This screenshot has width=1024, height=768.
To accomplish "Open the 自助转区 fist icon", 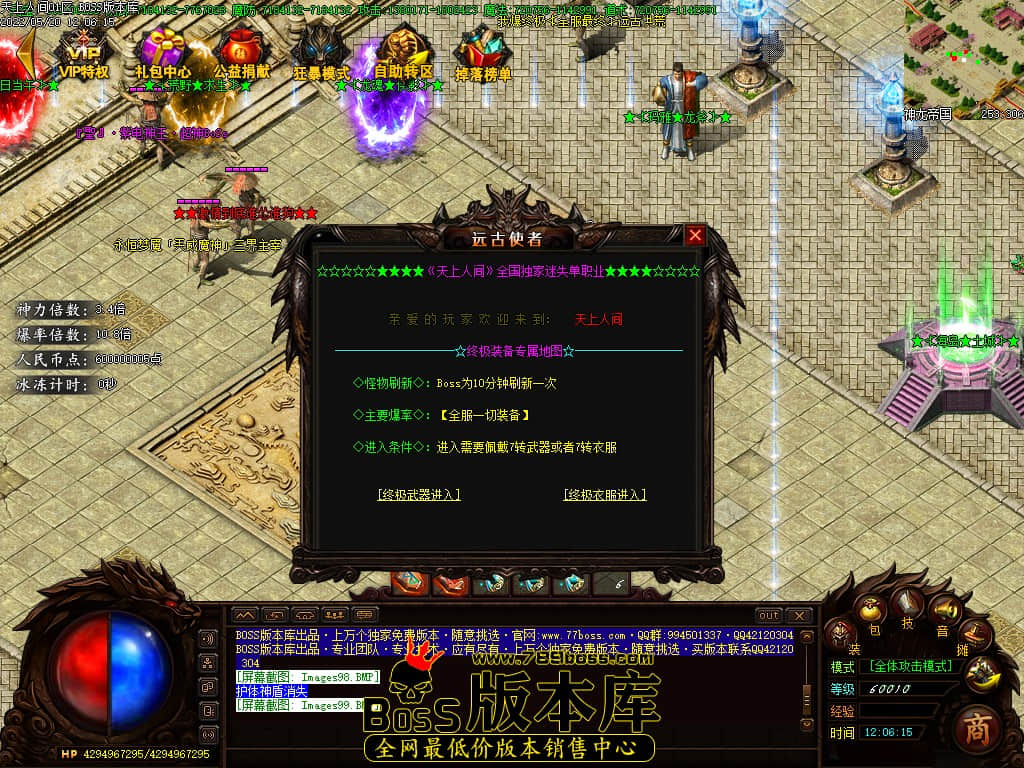I will click(x=403, y=55).
